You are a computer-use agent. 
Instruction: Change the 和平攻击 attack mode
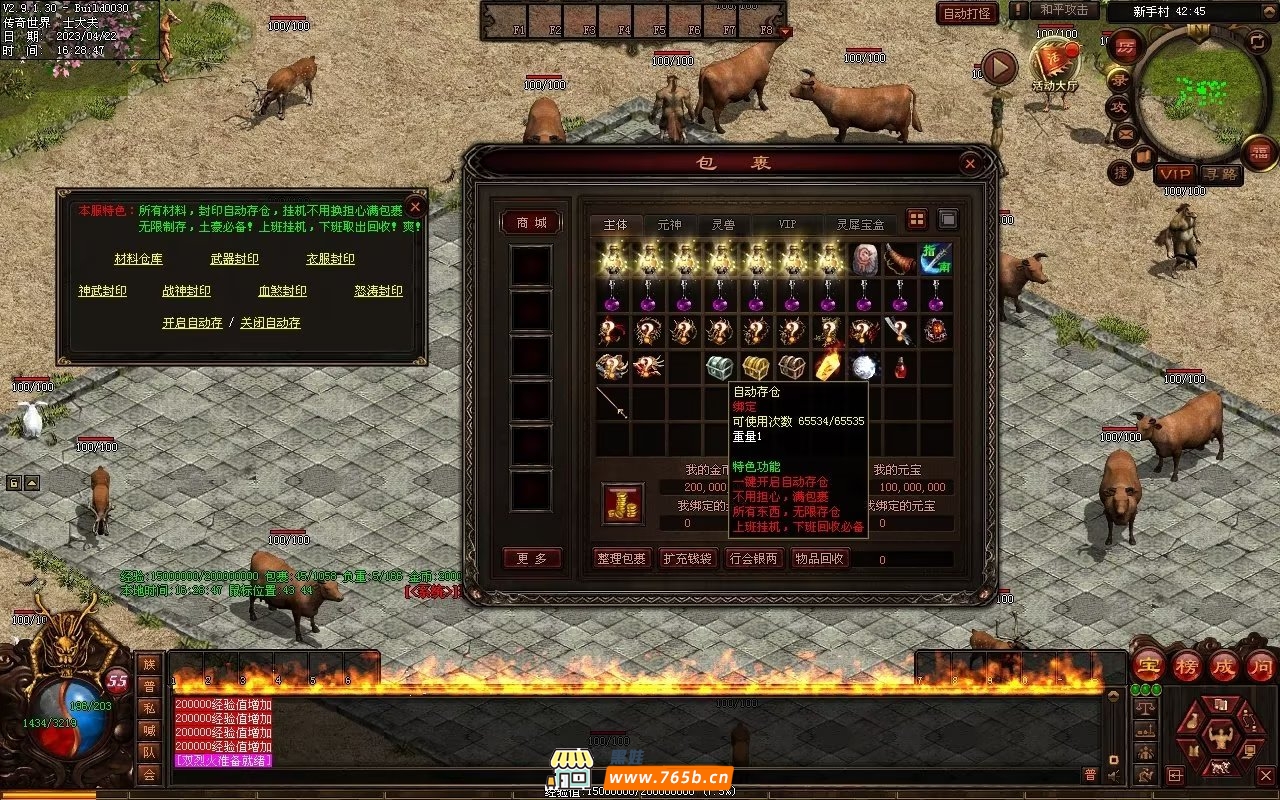click(1064, 11)
